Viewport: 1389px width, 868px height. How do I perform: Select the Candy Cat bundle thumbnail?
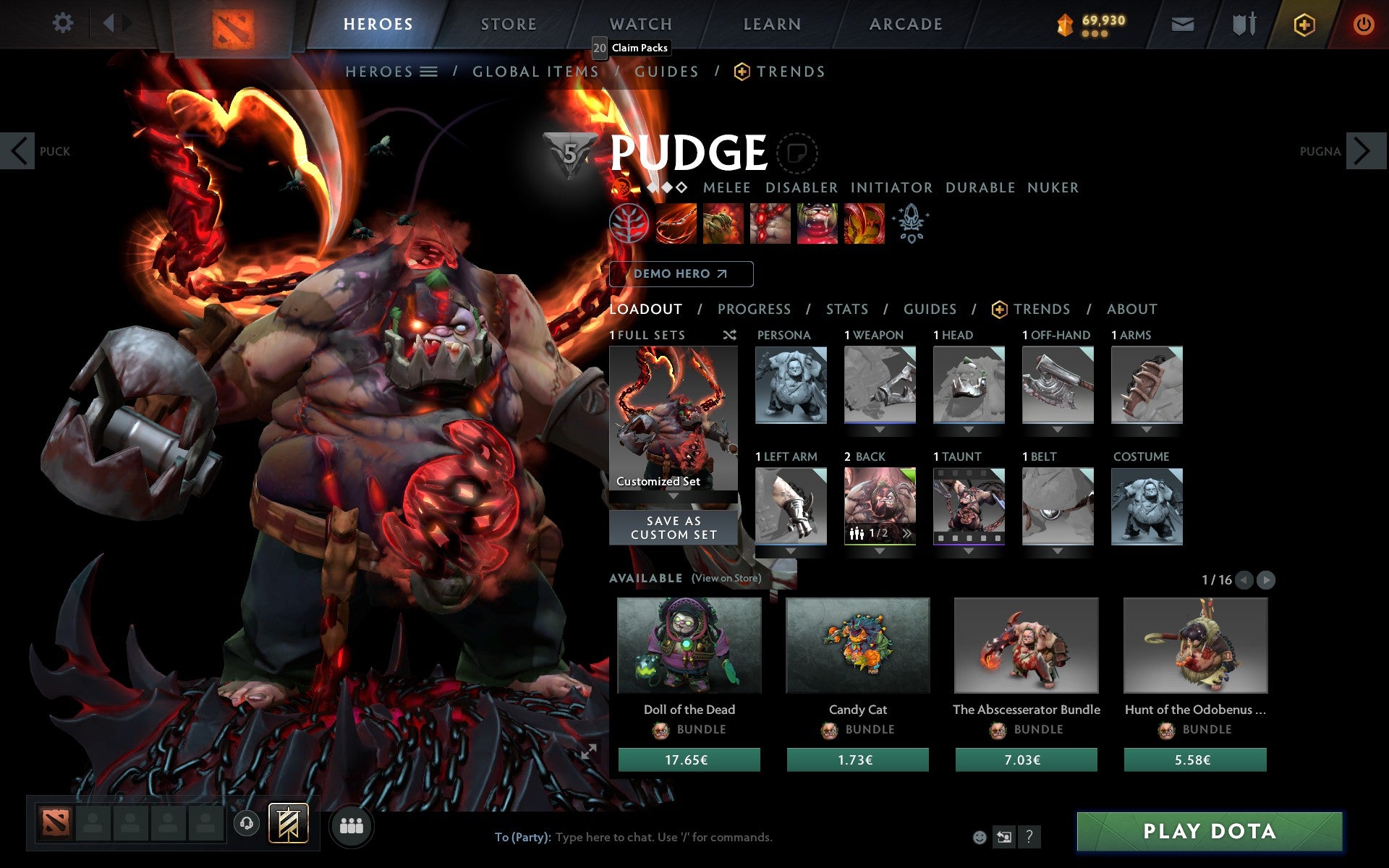[857, 646]
